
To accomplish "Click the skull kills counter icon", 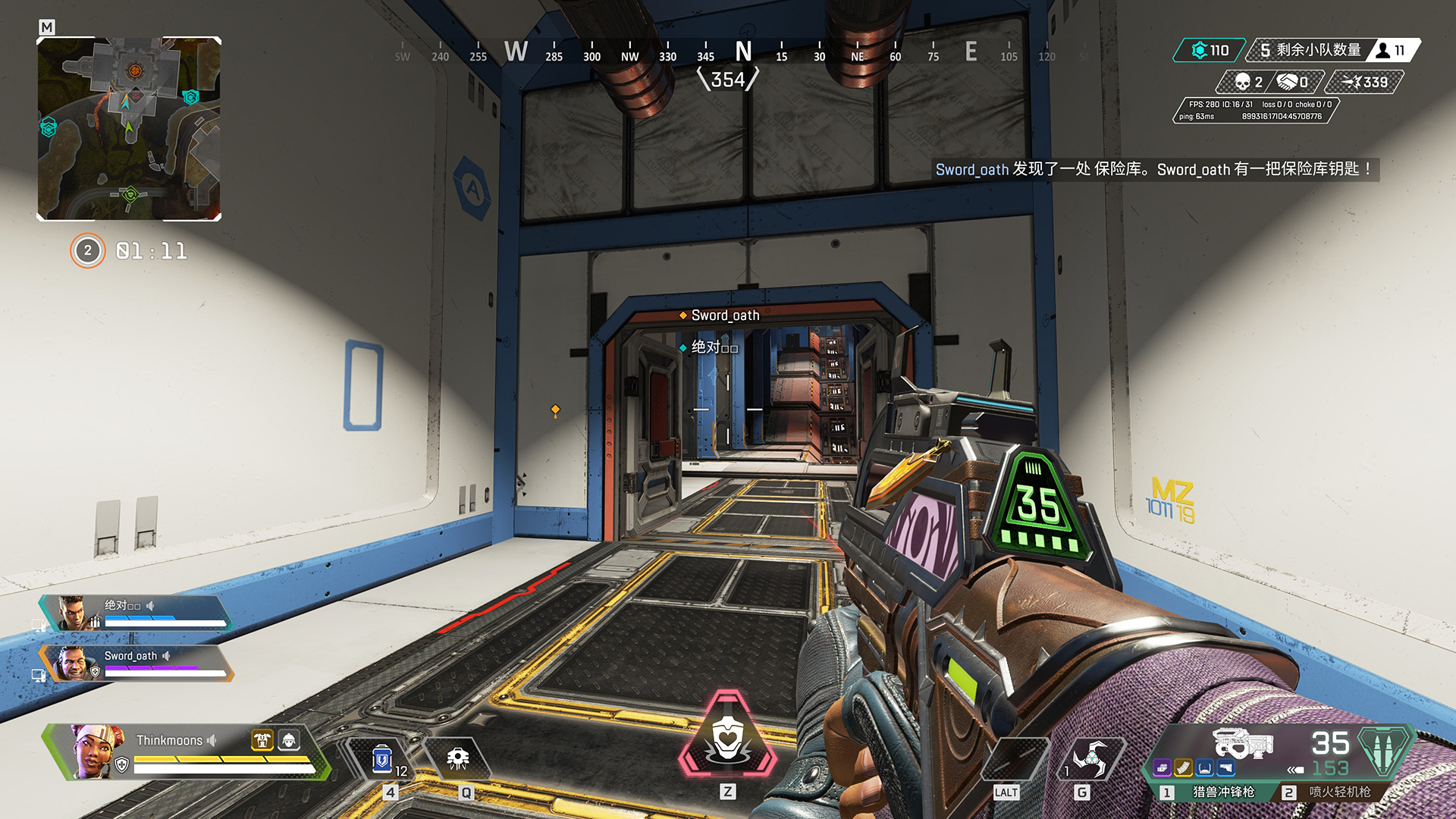I will point(1242,82).
